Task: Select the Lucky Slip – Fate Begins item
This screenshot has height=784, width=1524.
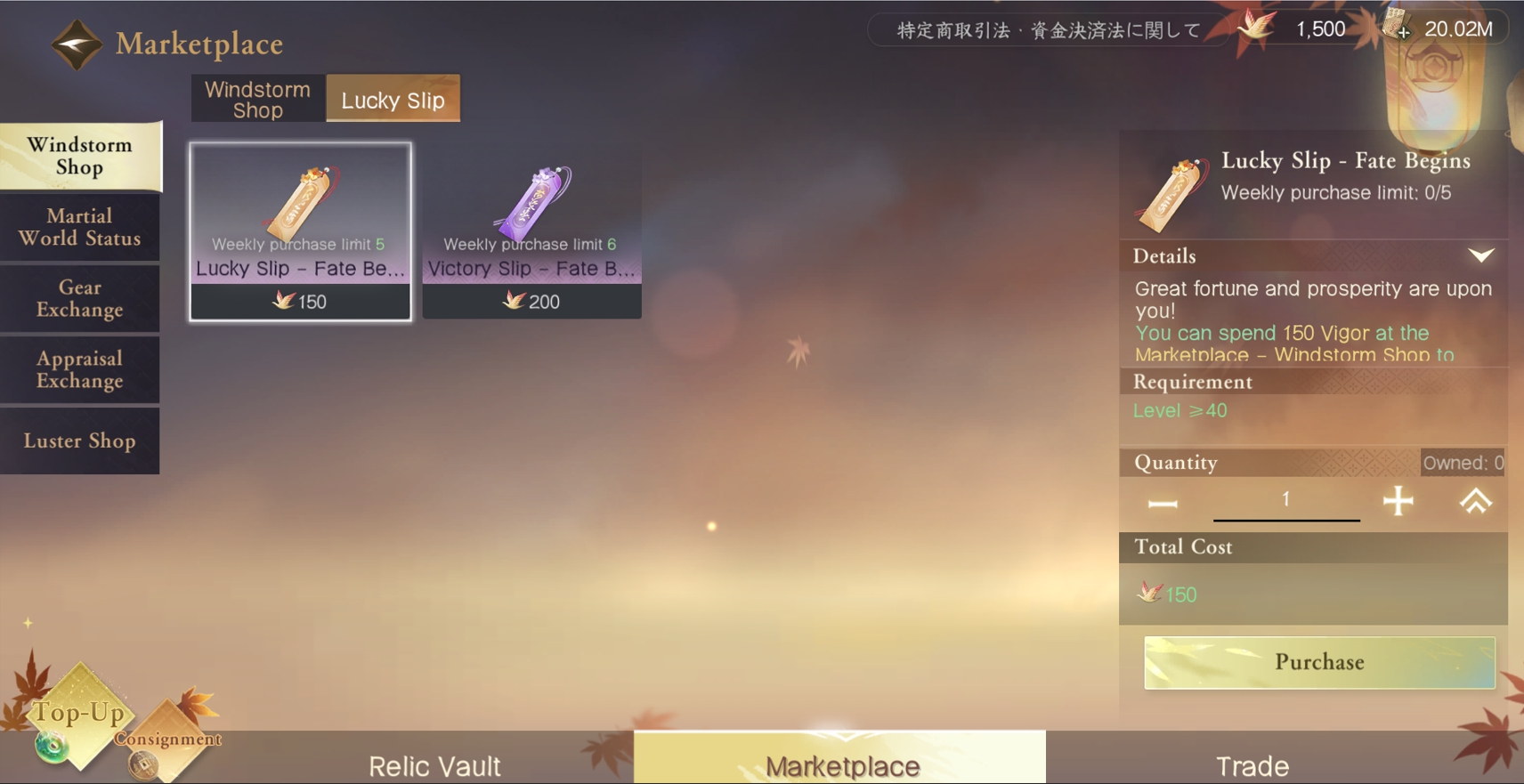Action: coord(300,230)
